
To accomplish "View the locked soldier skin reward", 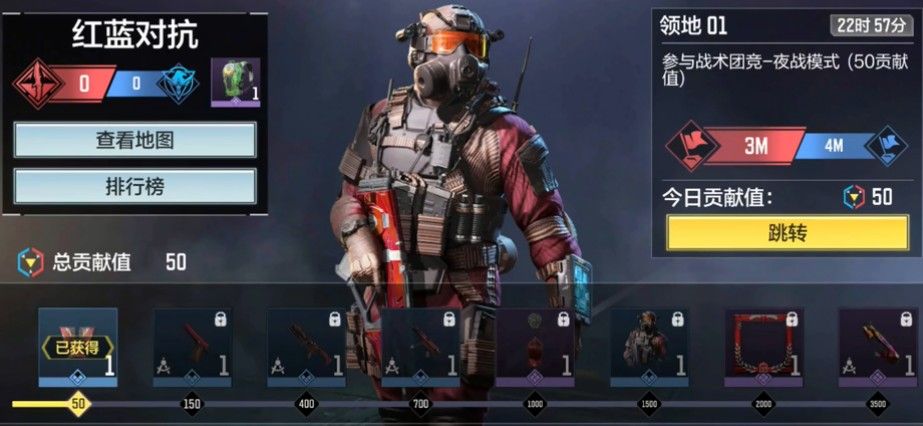I will pos(650,347).
